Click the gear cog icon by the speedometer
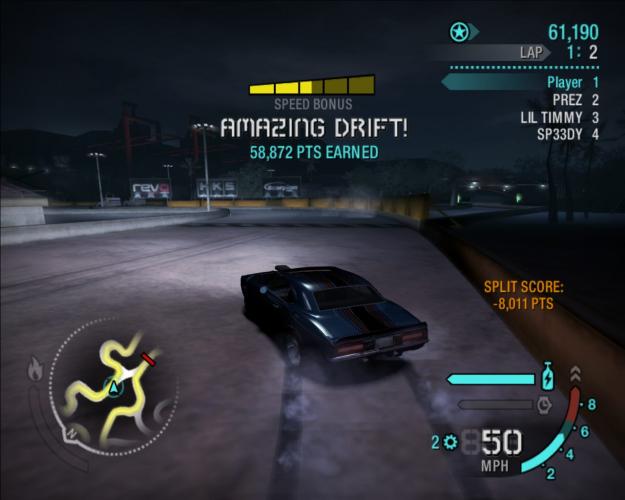Viewport: 625px width, 500px height. coord(450,441)
